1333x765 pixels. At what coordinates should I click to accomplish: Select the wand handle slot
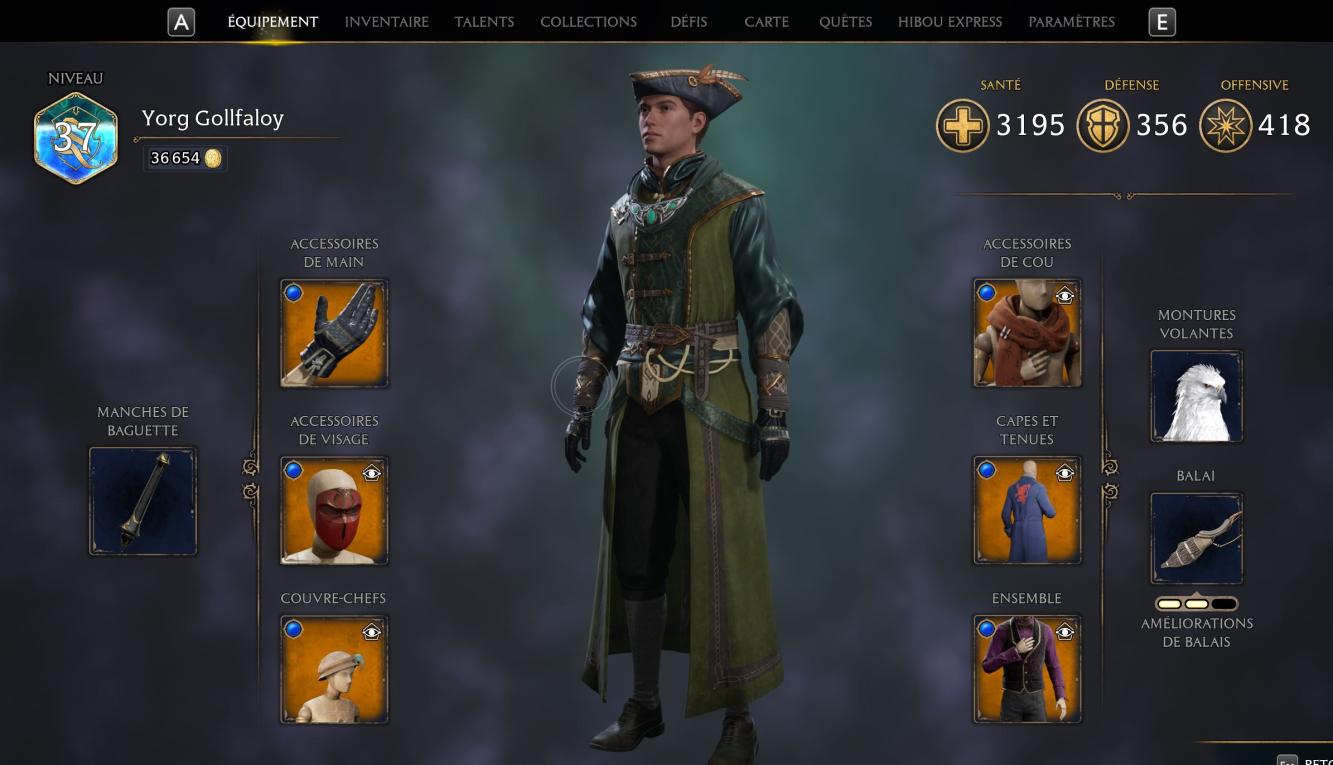click(143, 501)
